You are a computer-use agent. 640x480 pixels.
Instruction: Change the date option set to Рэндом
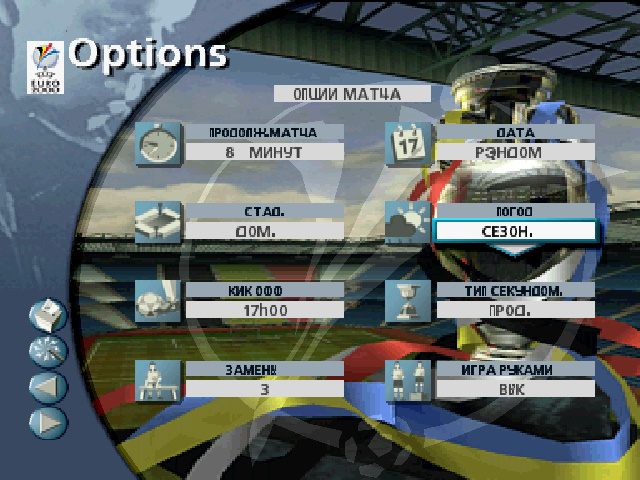tap(515, 153)
